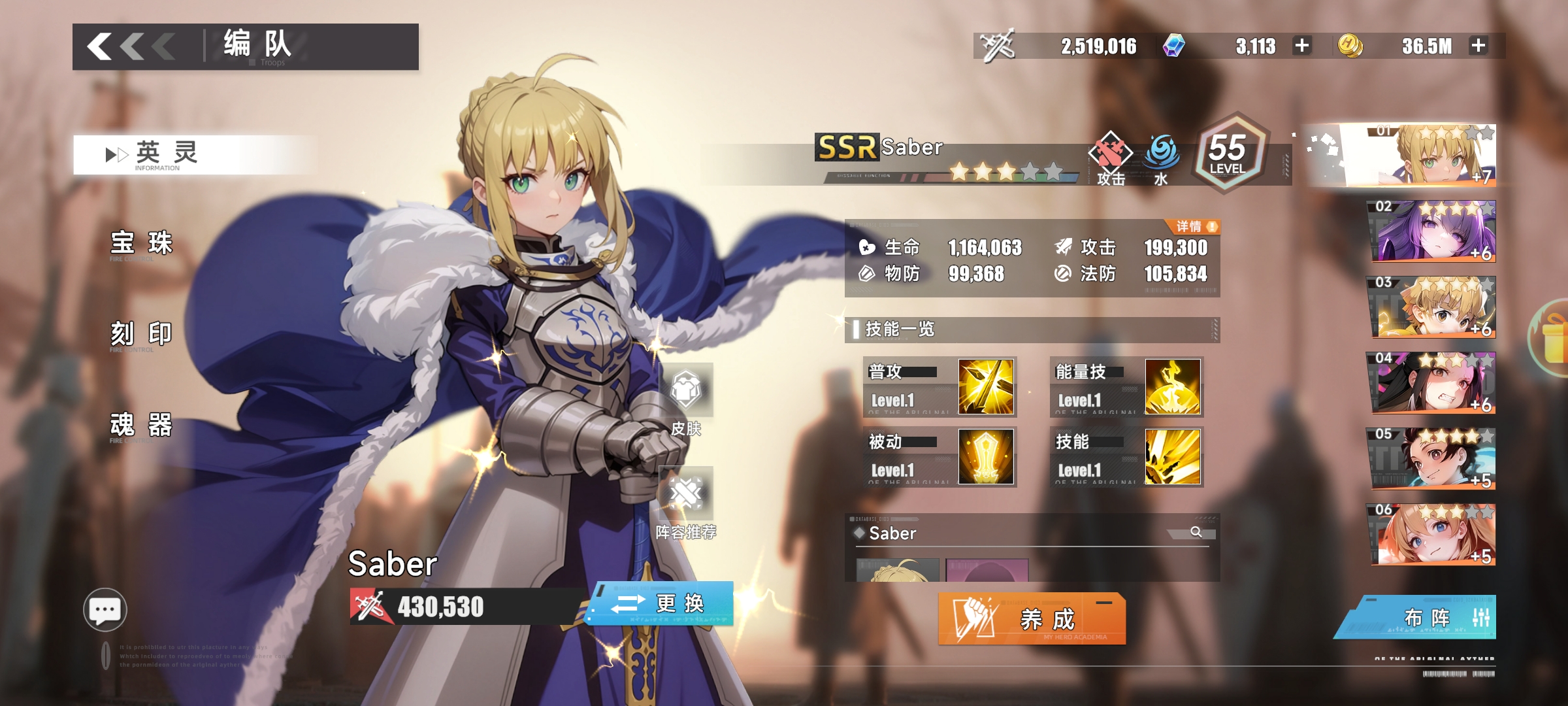1568x706 pixels.
Task: View the 技能 active skill icon
Action: click(1173, 456)
